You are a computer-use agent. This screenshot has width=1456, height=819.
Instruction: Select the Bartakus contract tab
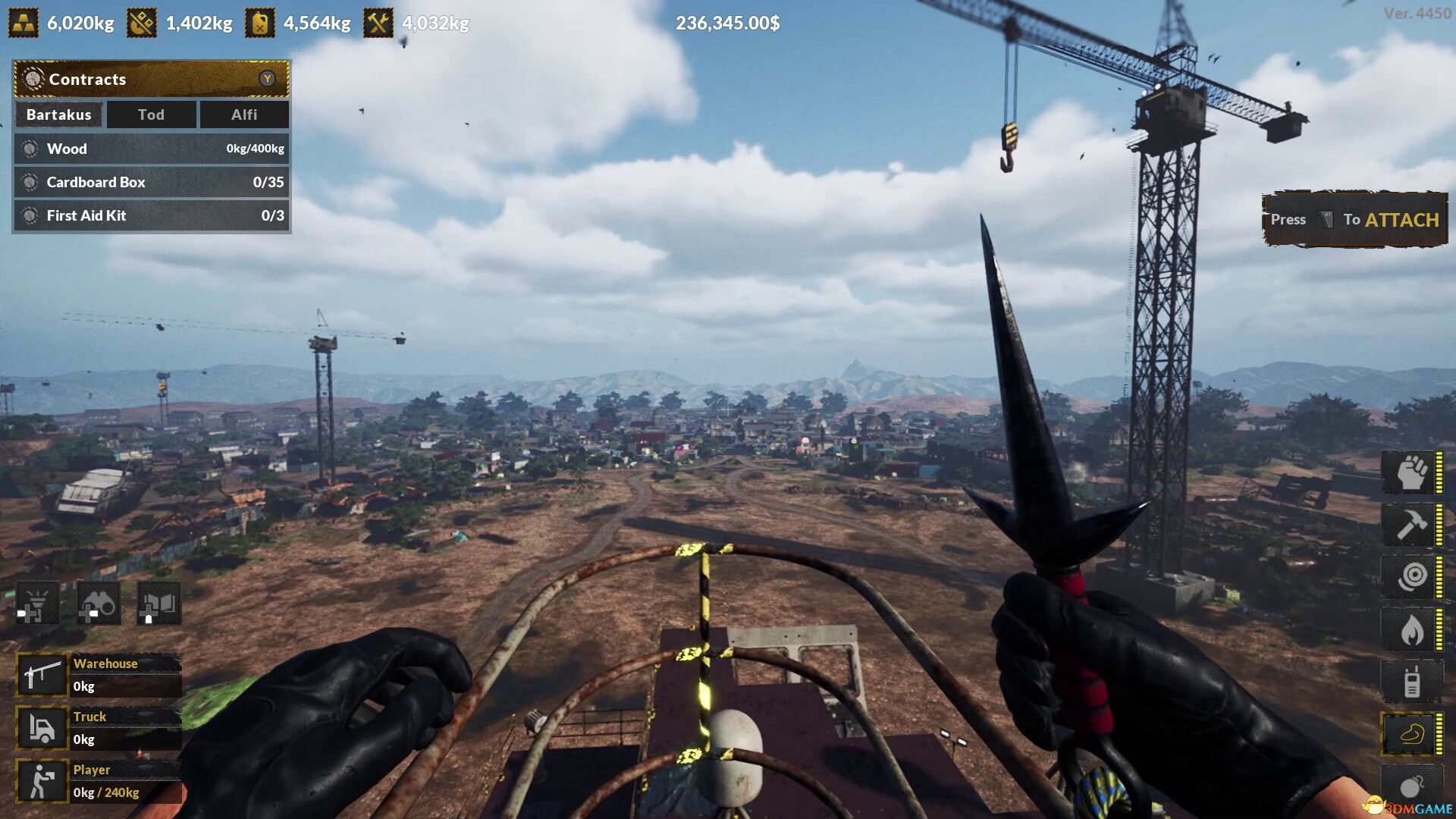(58, 115)
